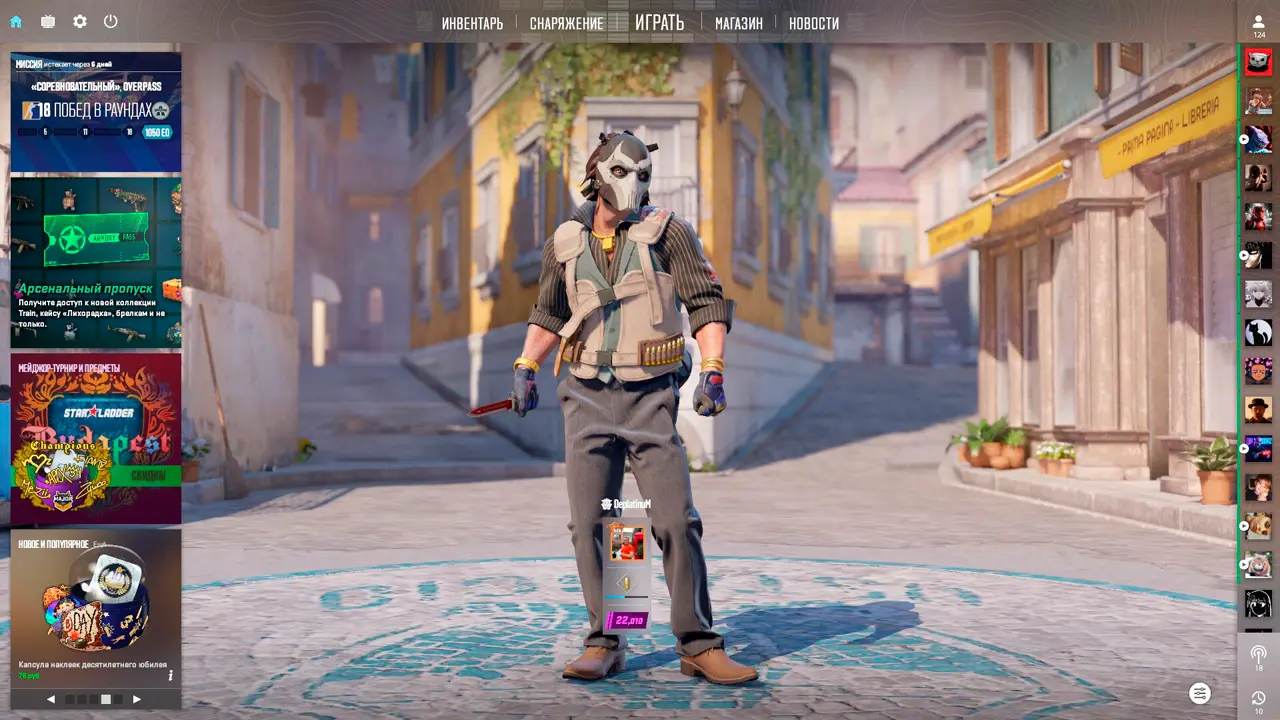
Task: Advance to the next store carousel item
Action: point(137,699)
